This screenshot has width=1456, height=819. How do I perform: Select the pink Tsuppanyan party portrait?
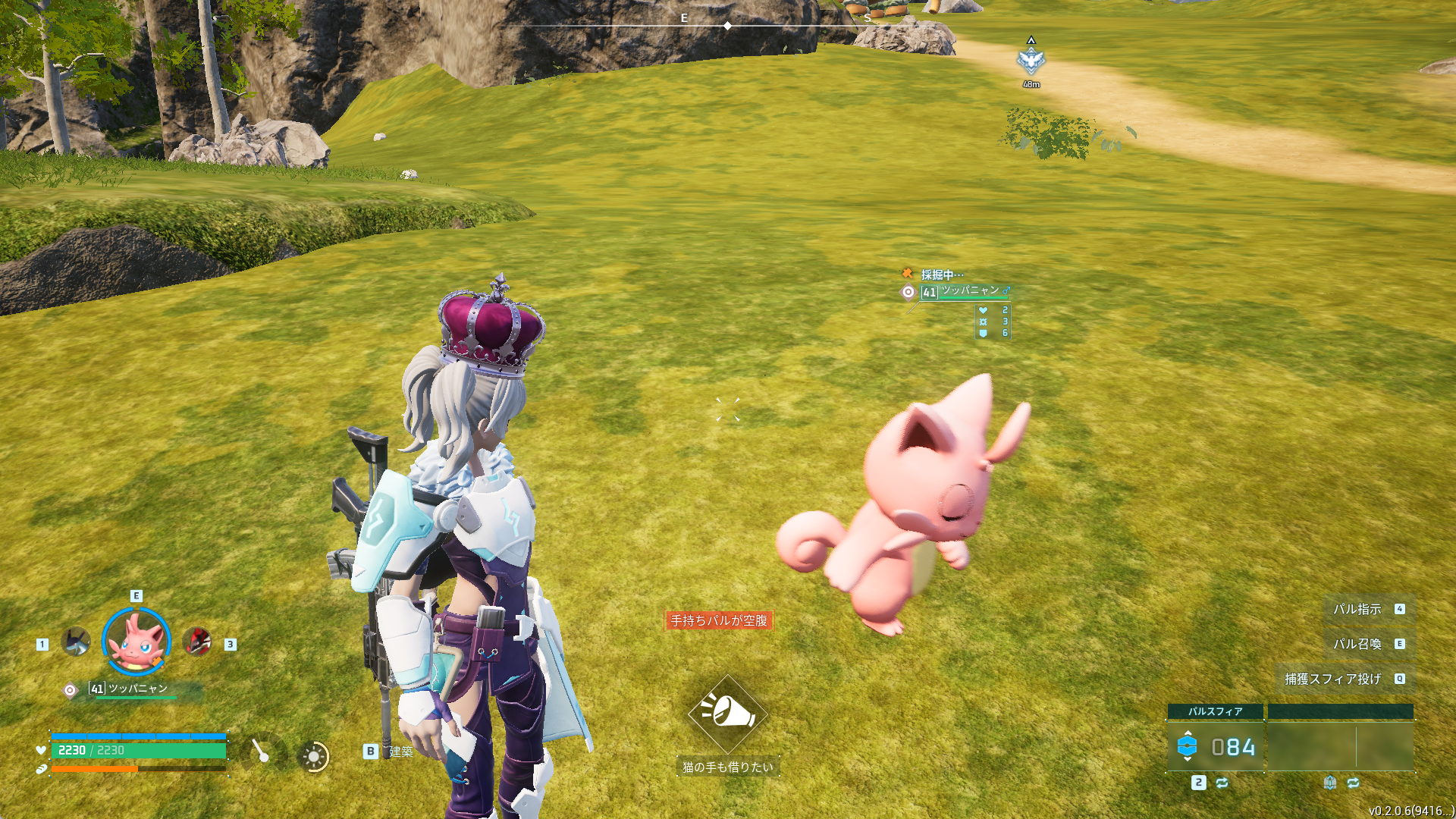(136, 642)
